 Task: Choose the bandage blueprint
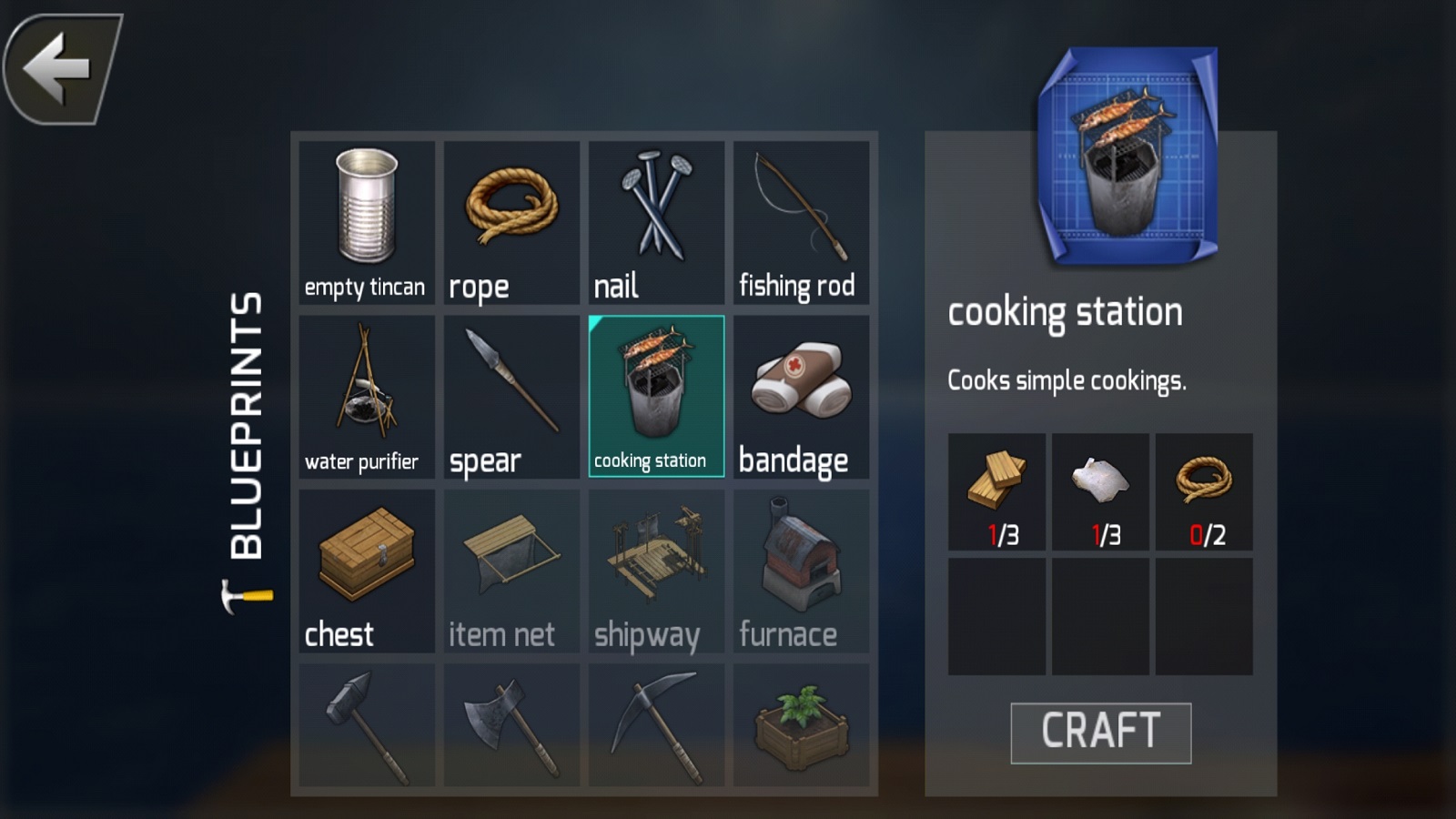click(801, 397)
